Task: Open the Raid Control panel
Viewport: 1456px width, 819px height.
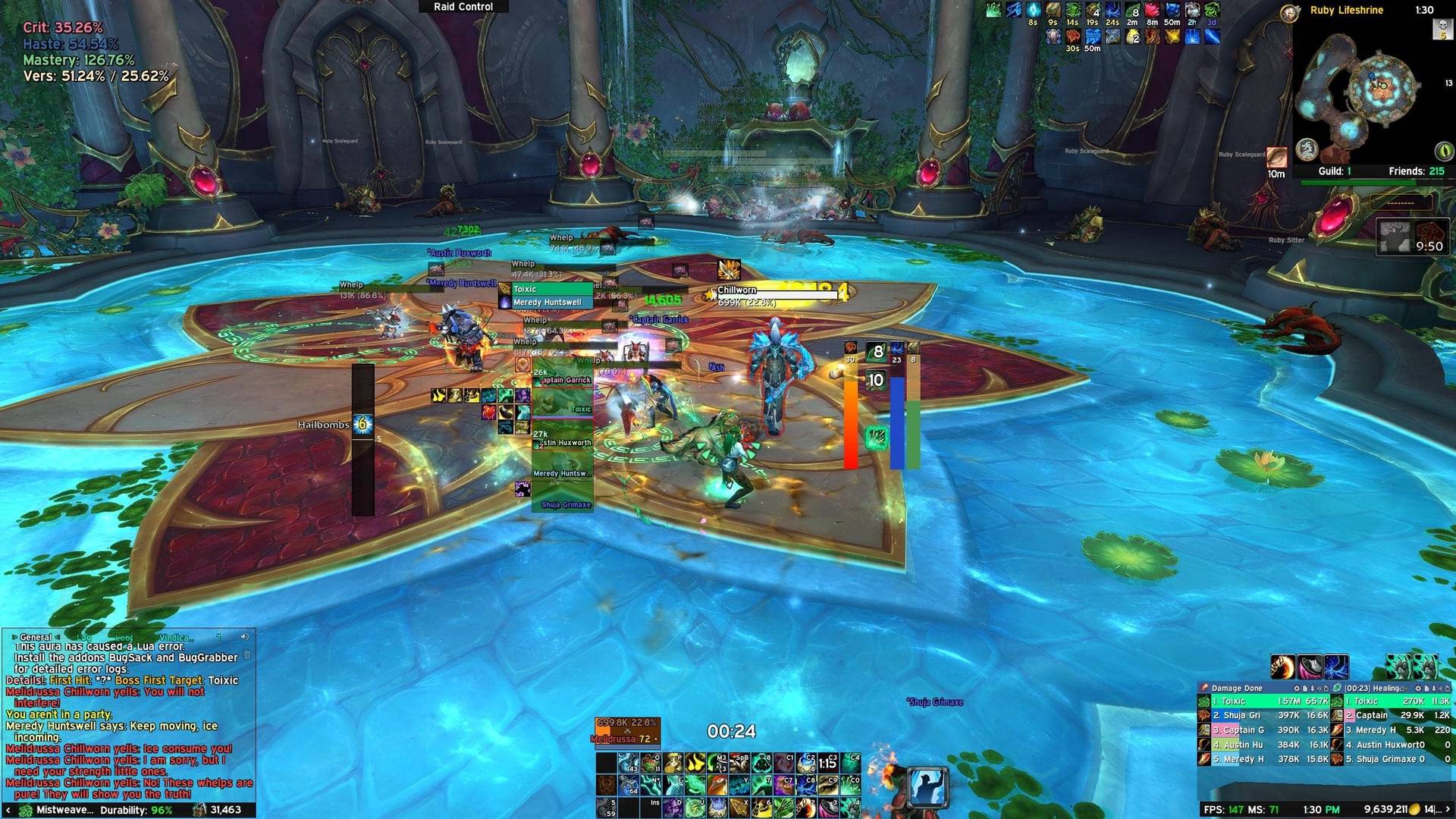Action: 463,7
